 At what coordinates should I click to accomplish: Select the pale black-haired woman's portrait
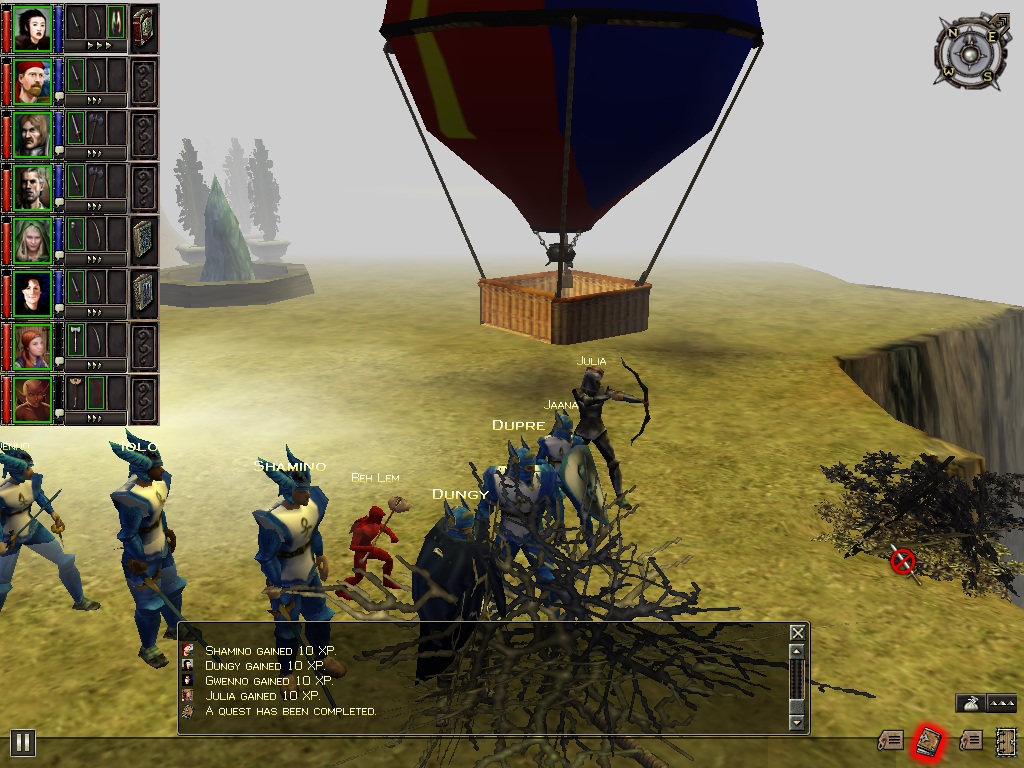pos(33,28)
